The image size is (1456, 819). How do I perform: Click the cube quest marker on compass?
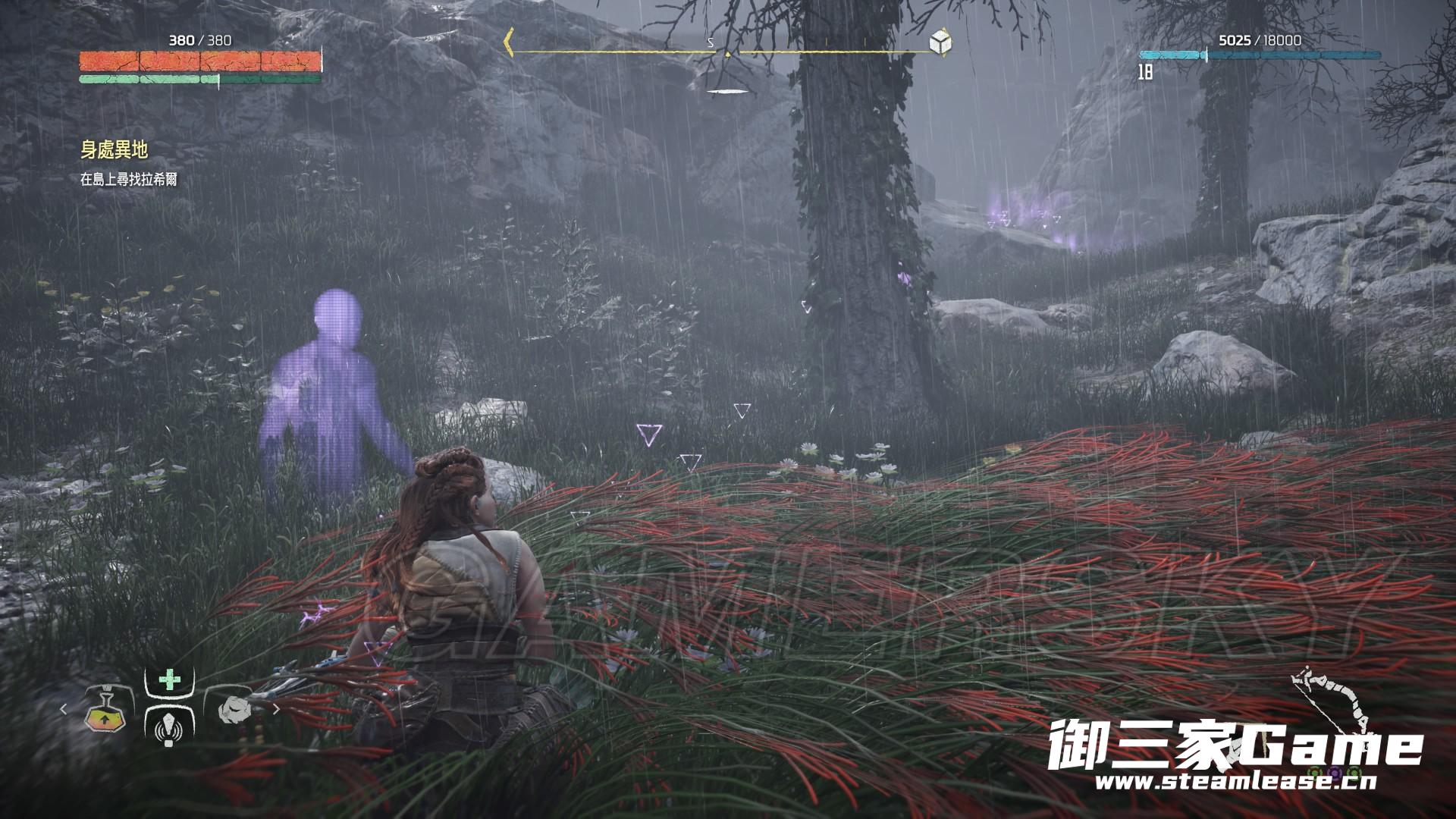(x=941, y=42)
